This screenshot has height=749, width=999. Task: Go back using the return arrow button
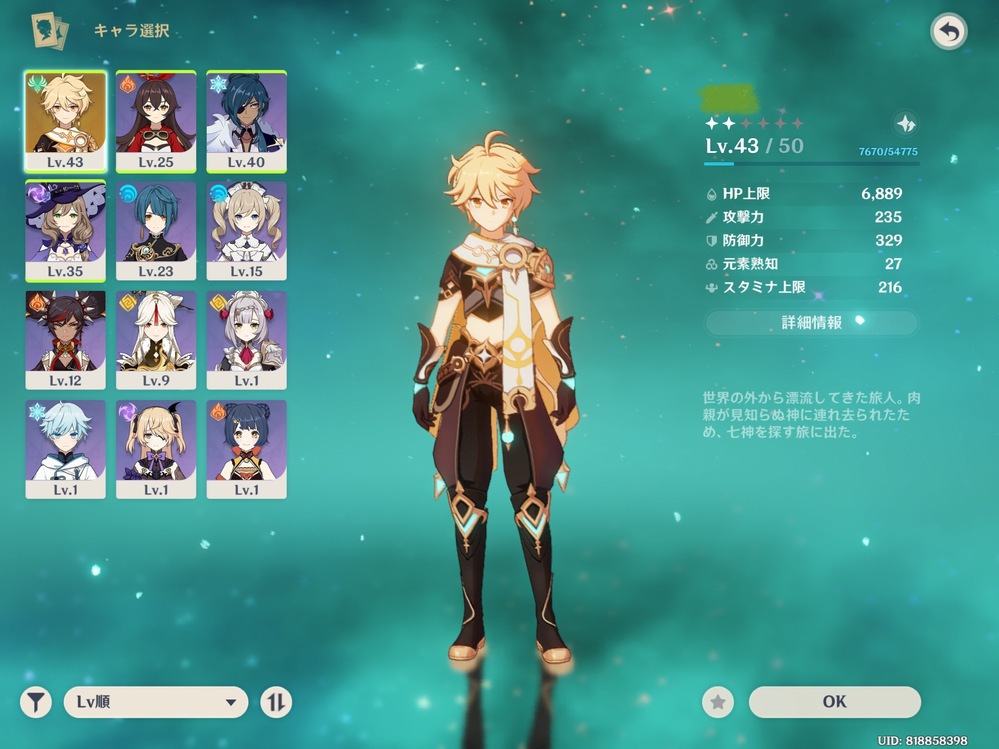point(949,32)
